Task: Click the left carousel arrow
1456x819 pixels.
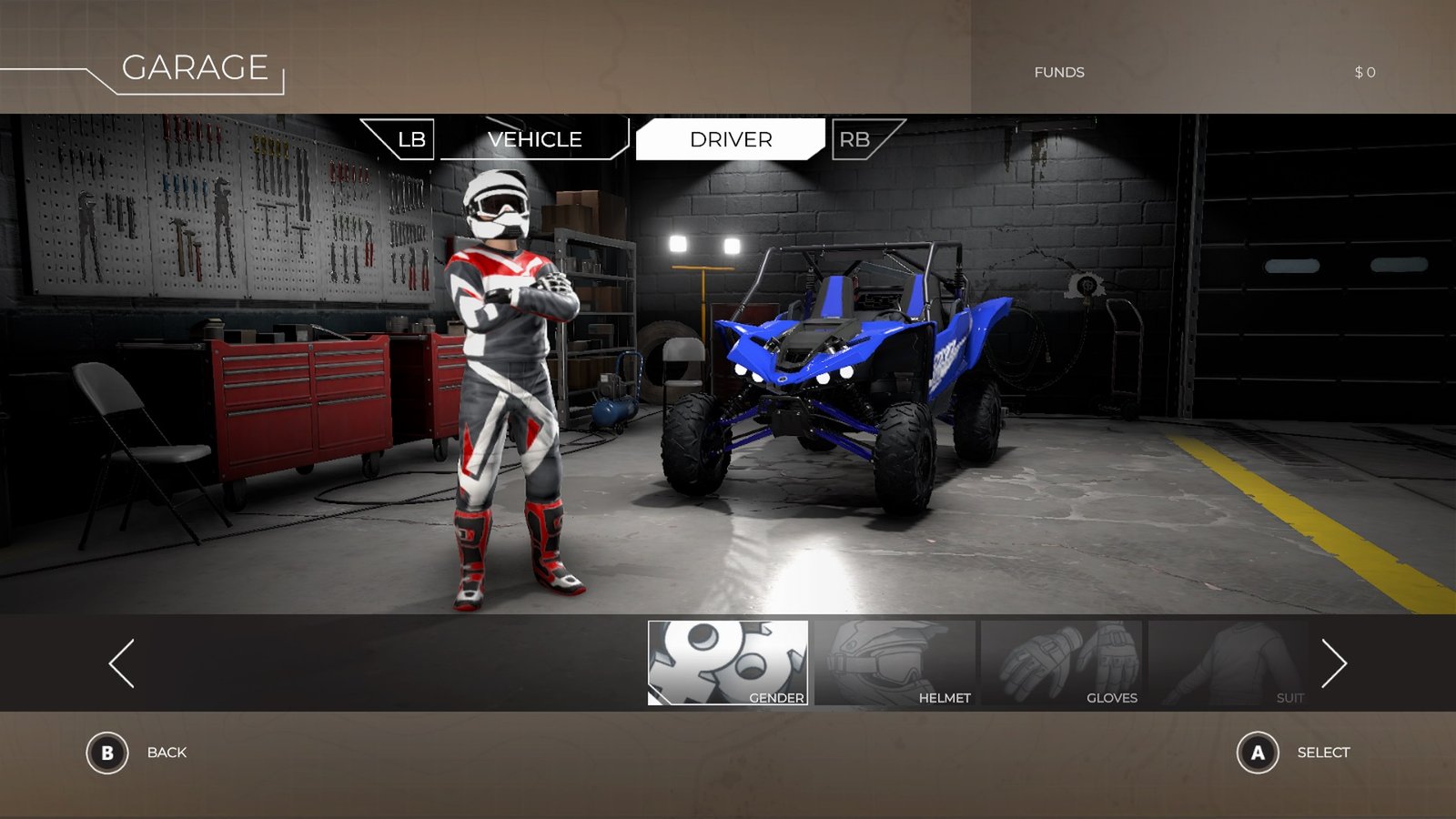Action: tap(122, 662)
